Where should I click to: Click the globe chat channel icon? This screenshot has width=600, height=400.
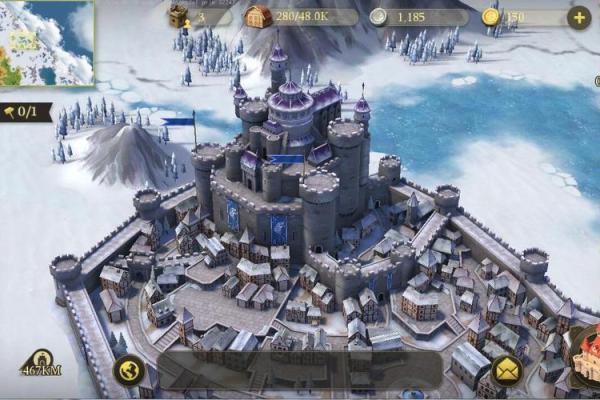coord(129,371)
